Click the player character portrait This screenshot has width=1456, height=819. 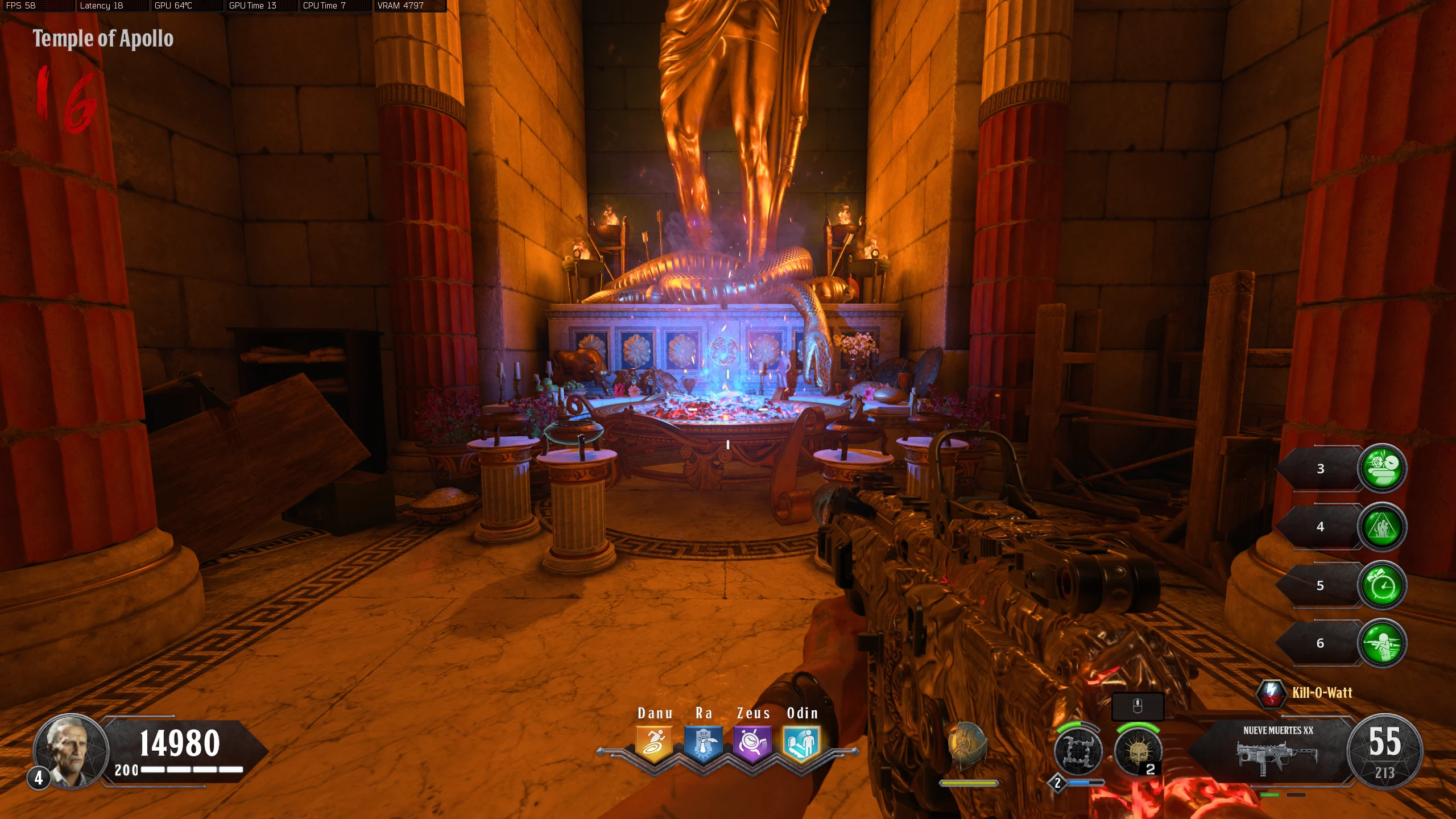[x=71, y=751]
